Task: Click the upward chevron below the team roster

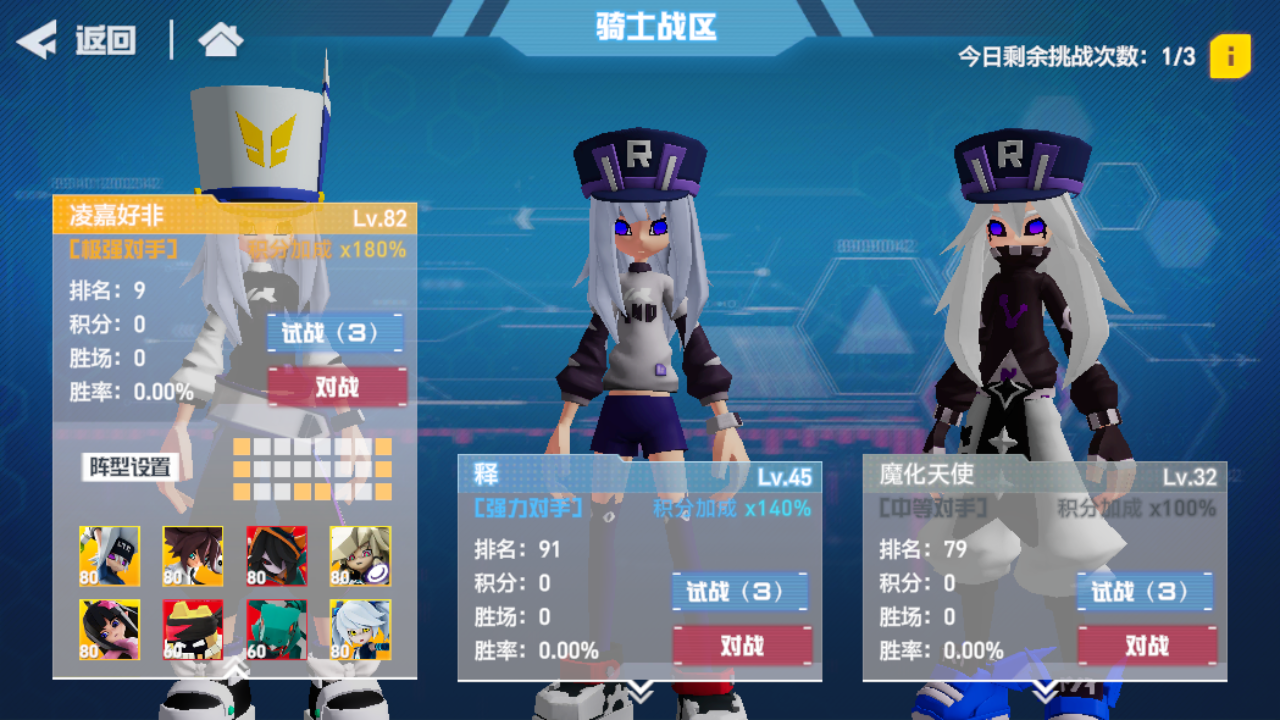Action: 236,668
